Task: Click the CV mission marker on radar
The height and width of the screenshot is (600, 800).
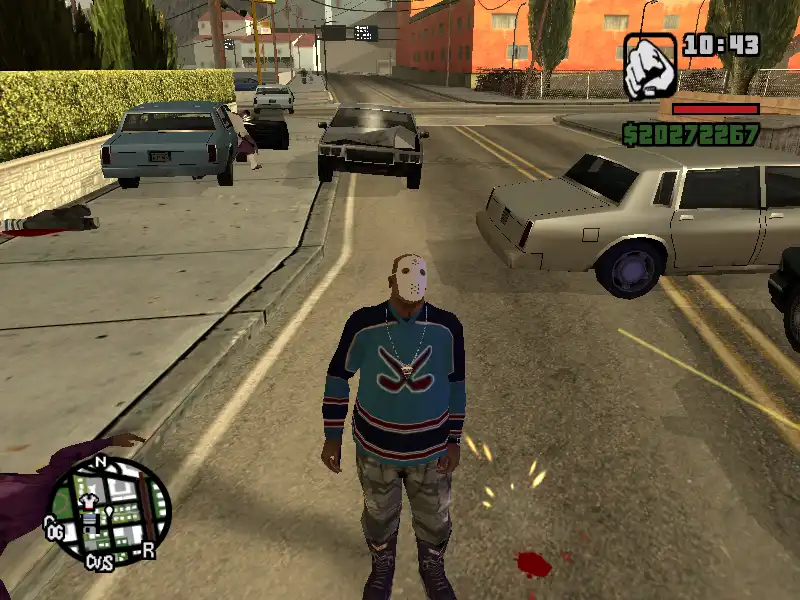Action: point(97,561)
